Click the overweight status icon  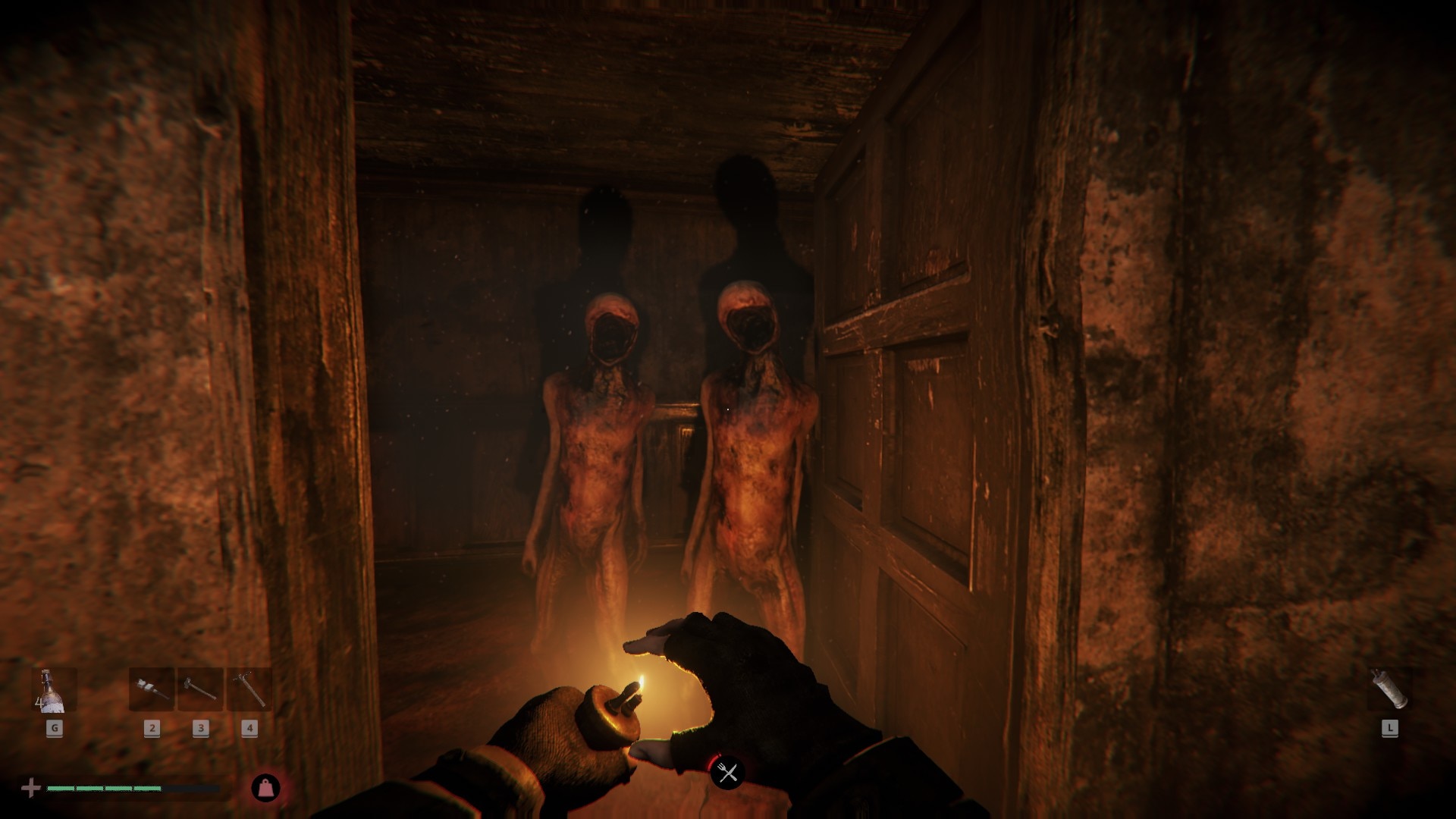265,788
